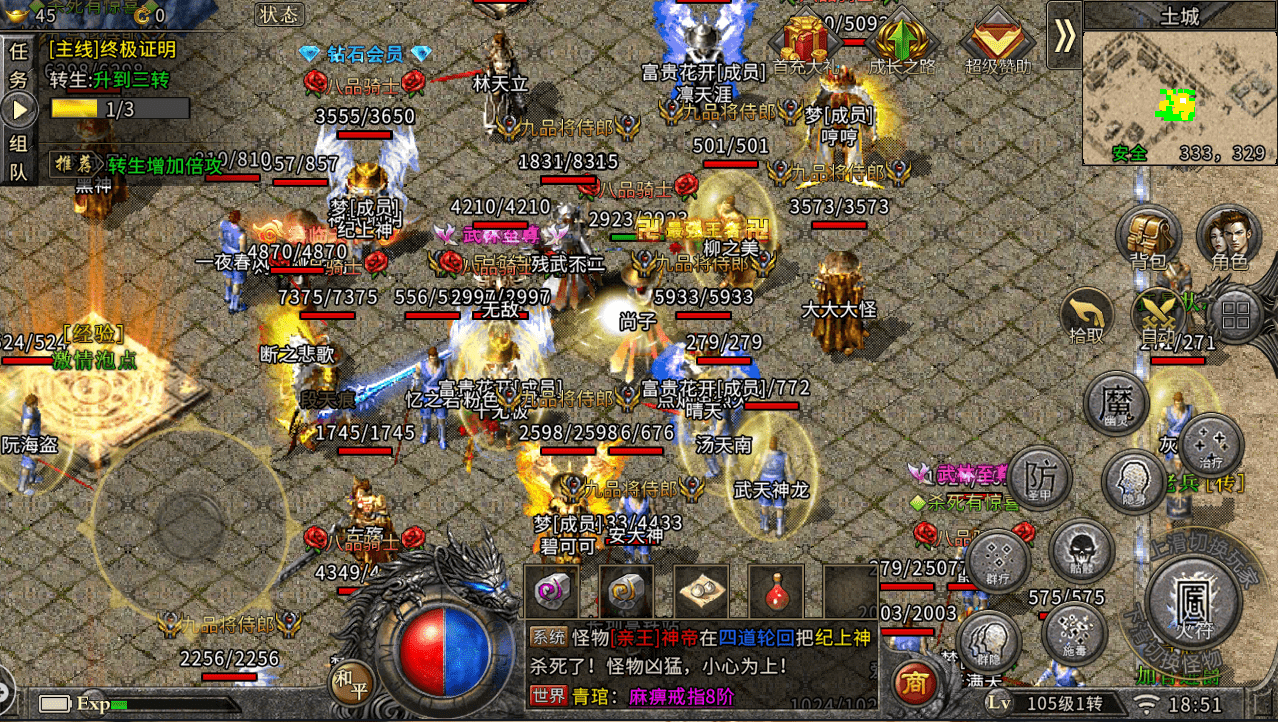Select the 终极证明 main quest entry
Viewport: 1278px width, 722px height.
coord(112,49)
